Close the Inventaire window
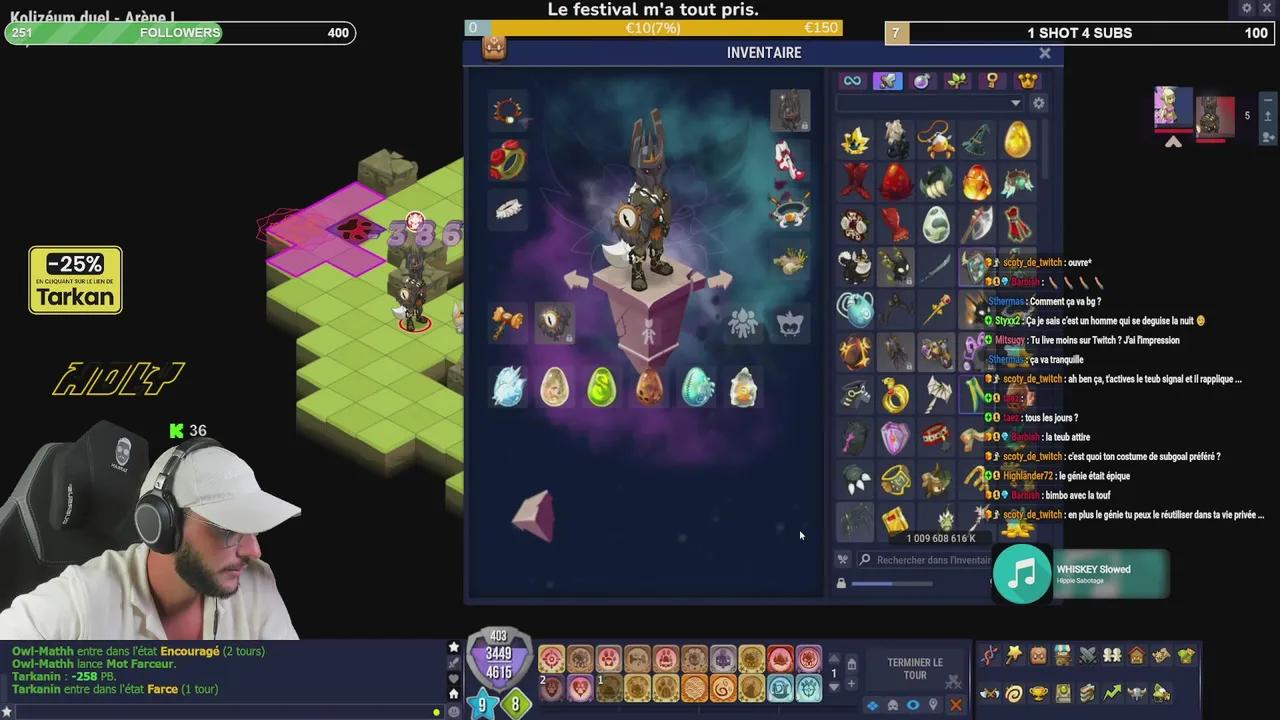 [1045, 53]
